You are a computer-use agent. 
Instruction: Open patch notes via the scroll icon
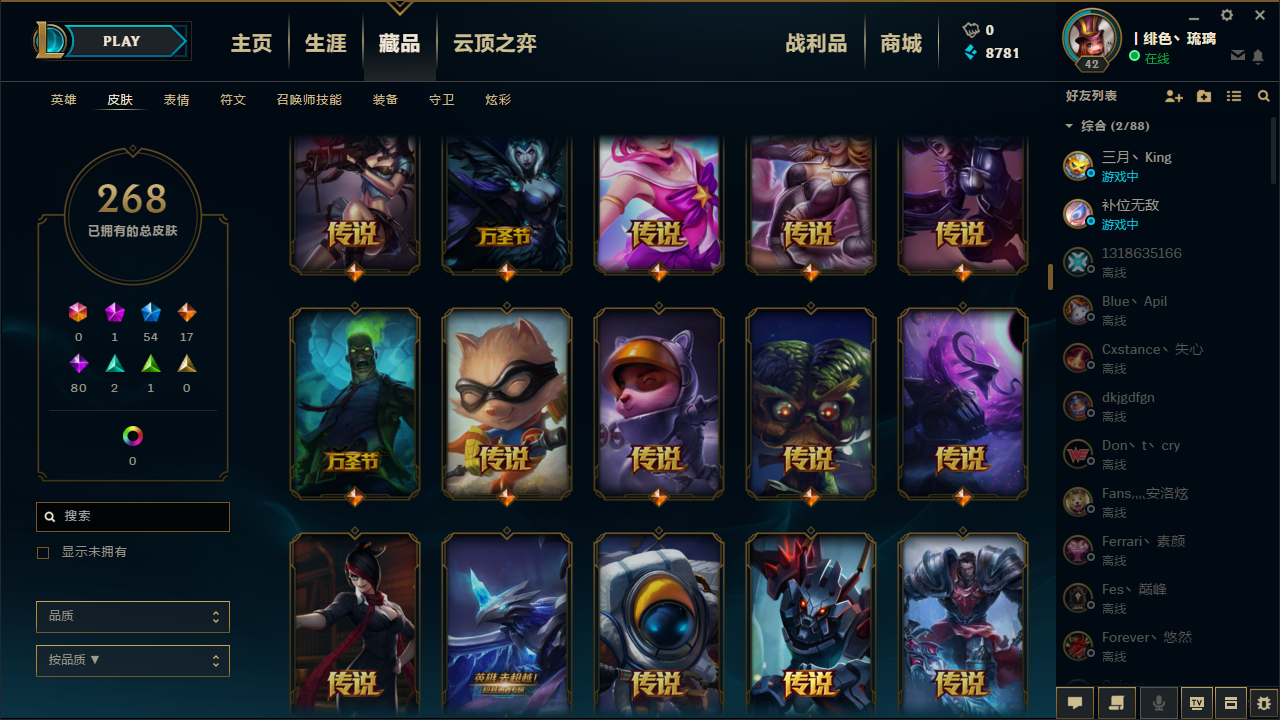click(x=1116, y=703)
